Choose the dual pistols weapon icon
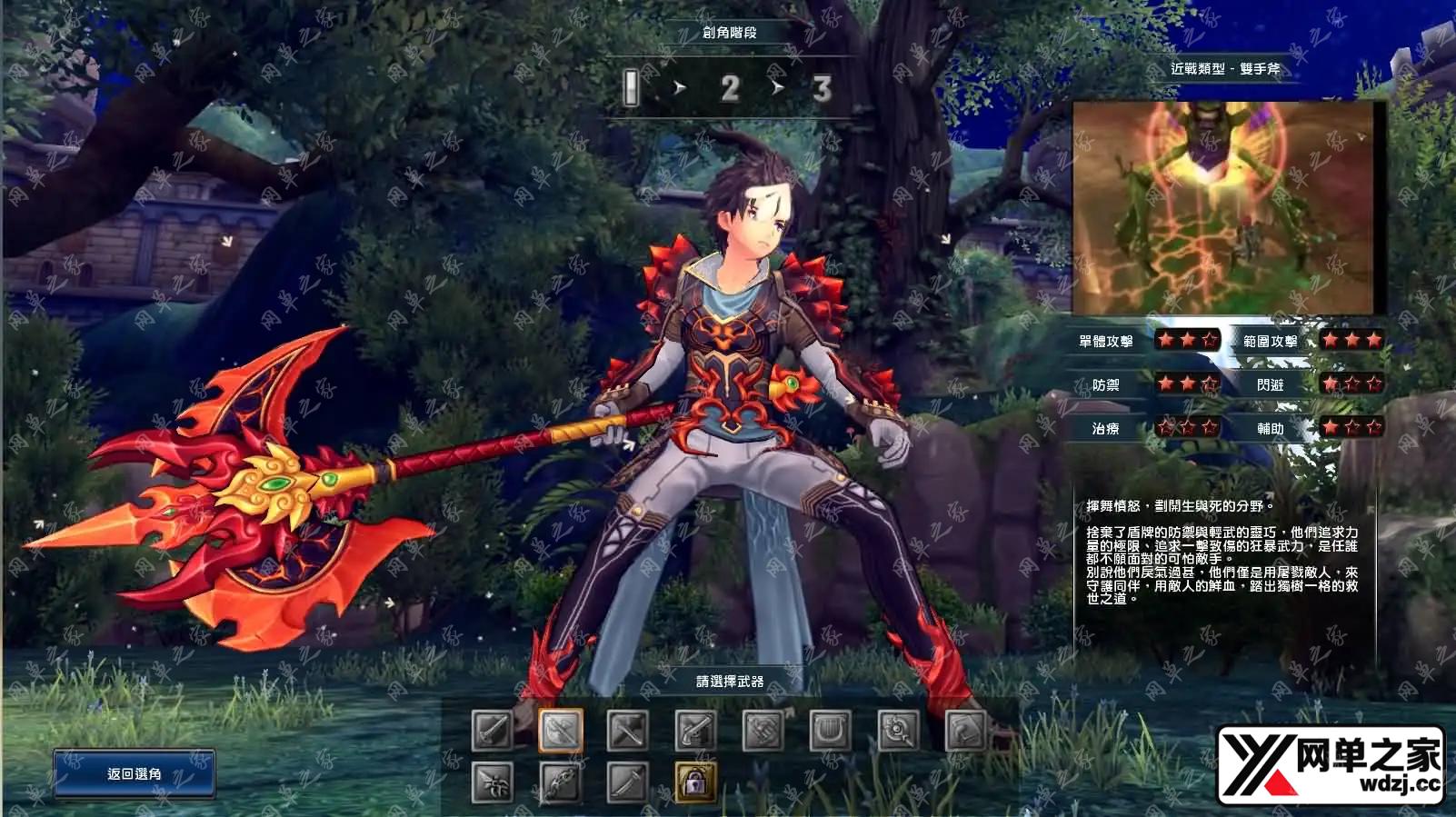Viewport: 1456px width, 817px height. click(696, 730)
